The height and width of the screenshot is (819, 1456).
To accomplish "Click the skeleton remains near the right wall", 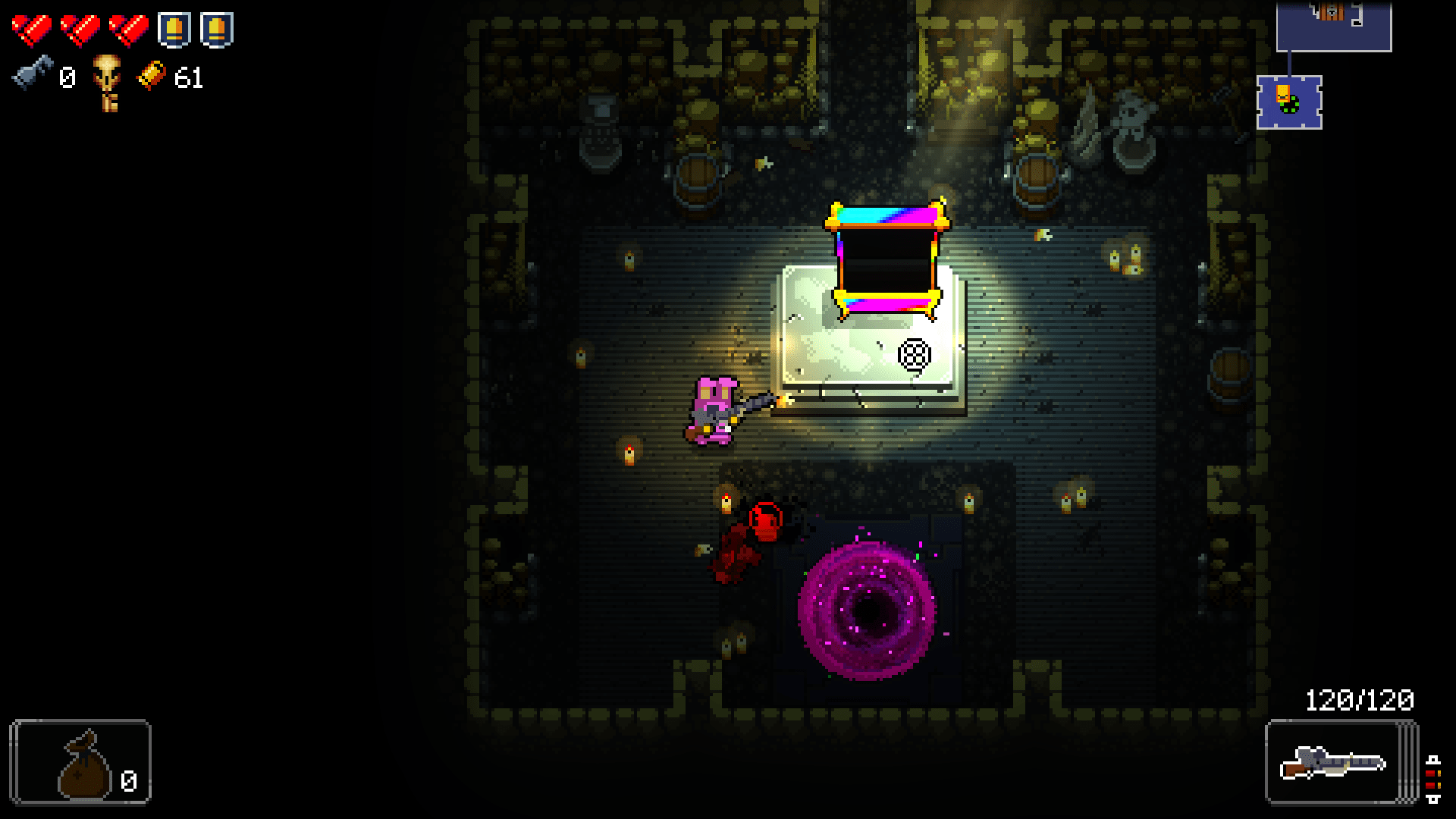I will coord(1122,125).
